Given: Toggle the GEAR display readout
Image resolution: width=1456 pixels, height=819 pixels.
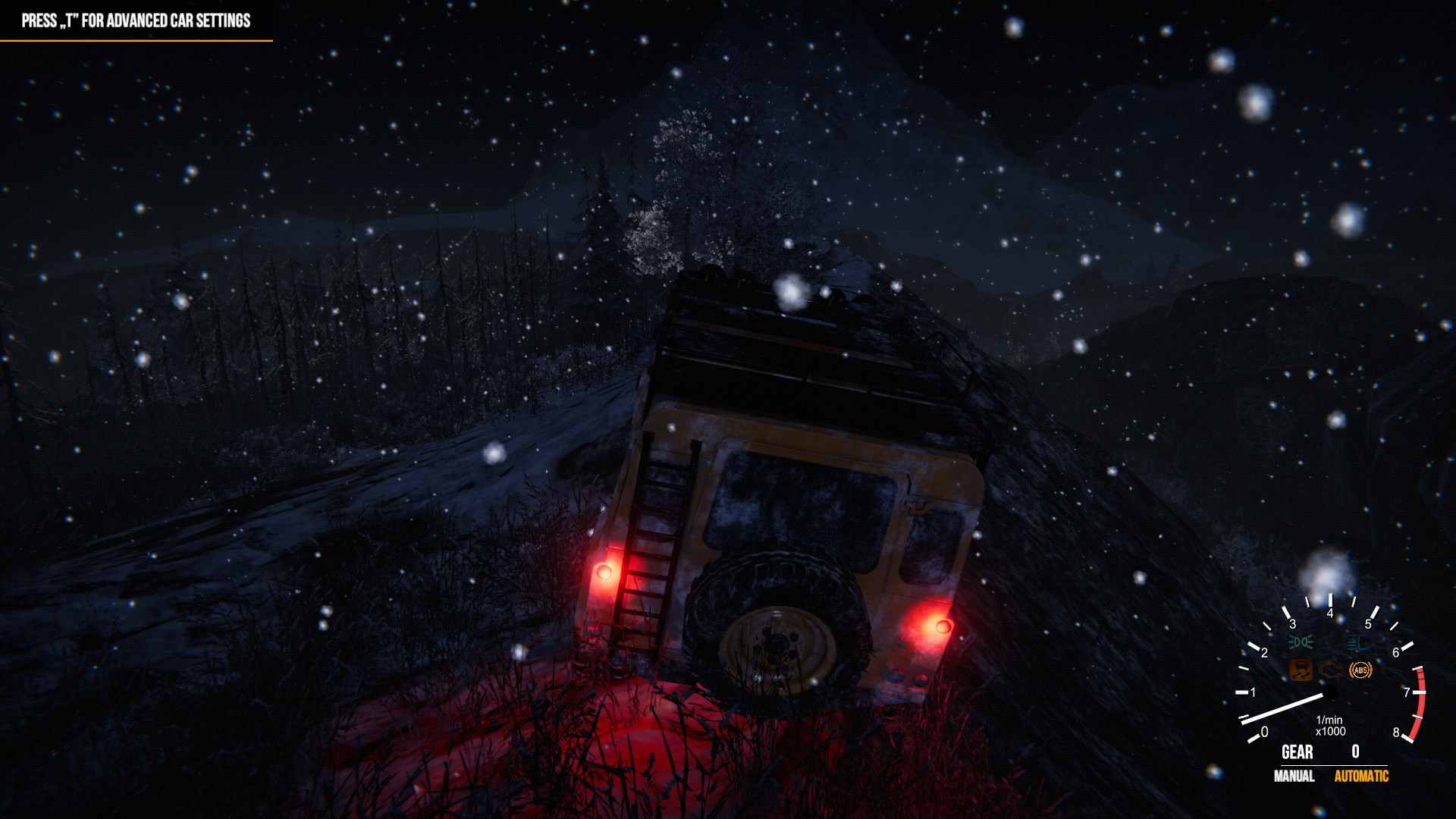Looking at the screenshot, I should [x=1297, y=752].
